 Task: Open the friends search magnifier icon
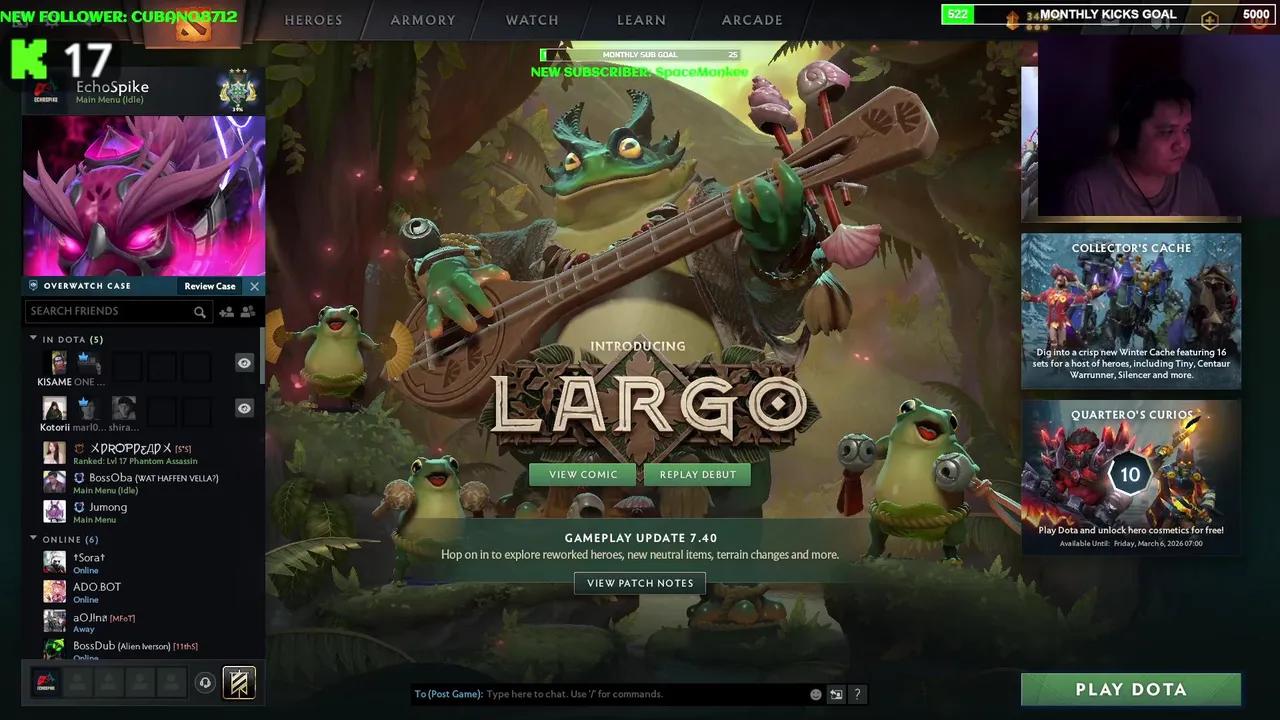[200, 311]
